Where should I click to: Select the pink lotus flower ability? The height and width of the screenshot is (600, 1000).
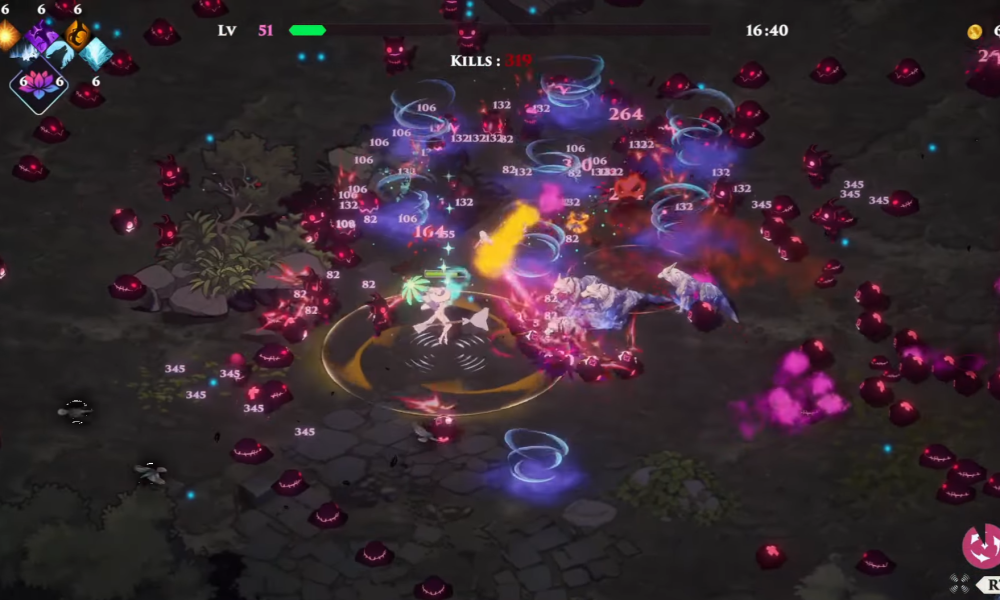[x=38, y=84]
